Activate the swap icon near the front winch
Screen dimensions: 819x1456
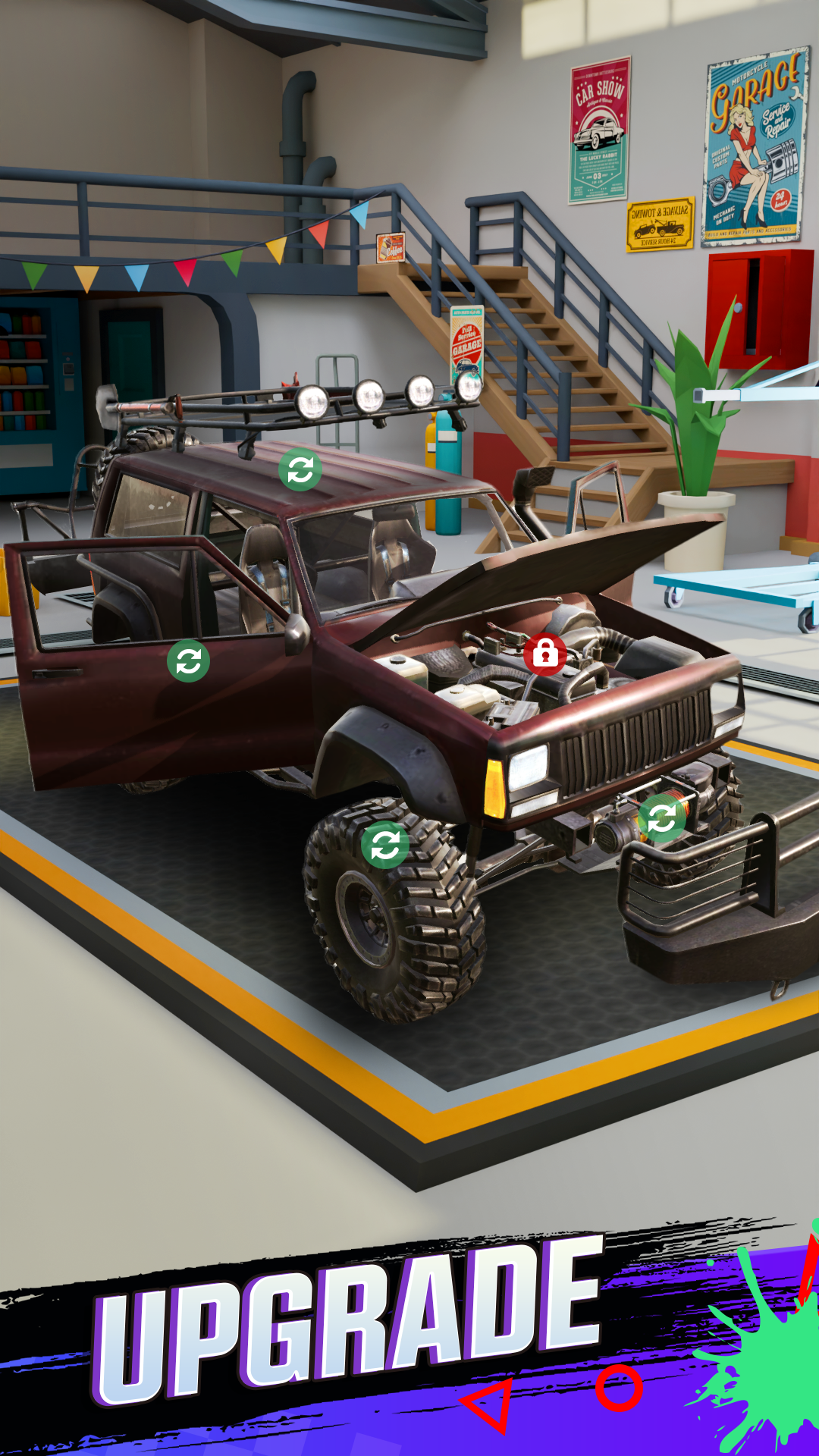[x=661, y=818]
